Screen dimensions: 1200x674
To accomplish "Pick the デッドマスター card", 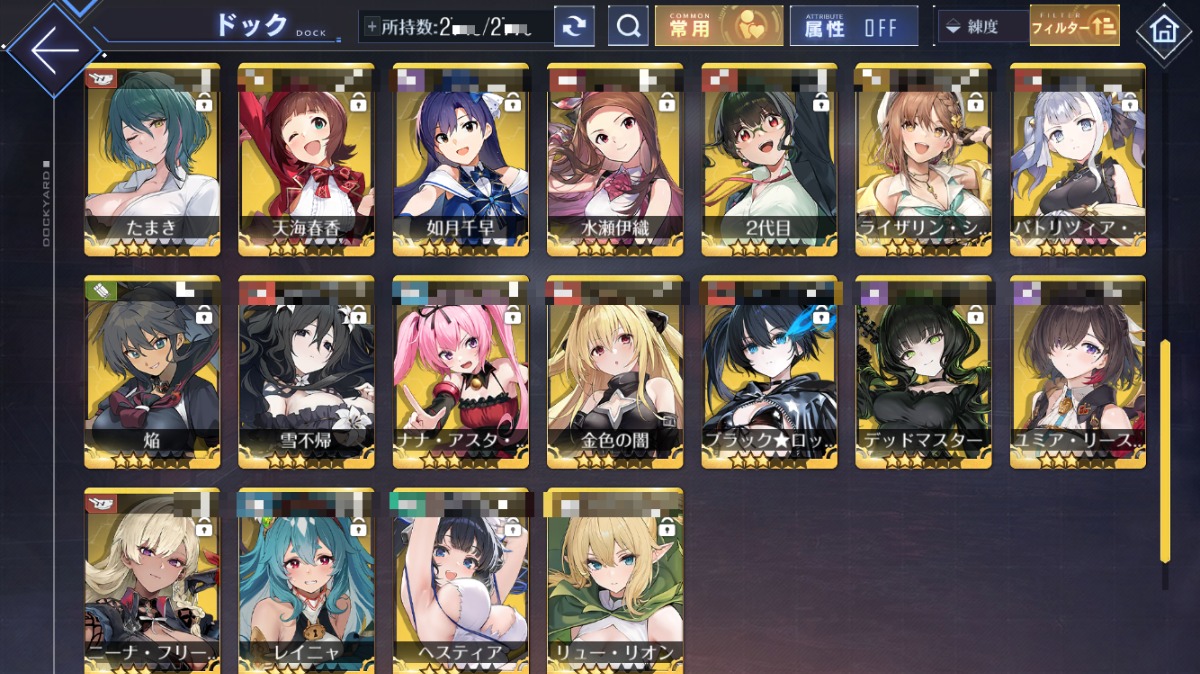I will click(923, 372).
